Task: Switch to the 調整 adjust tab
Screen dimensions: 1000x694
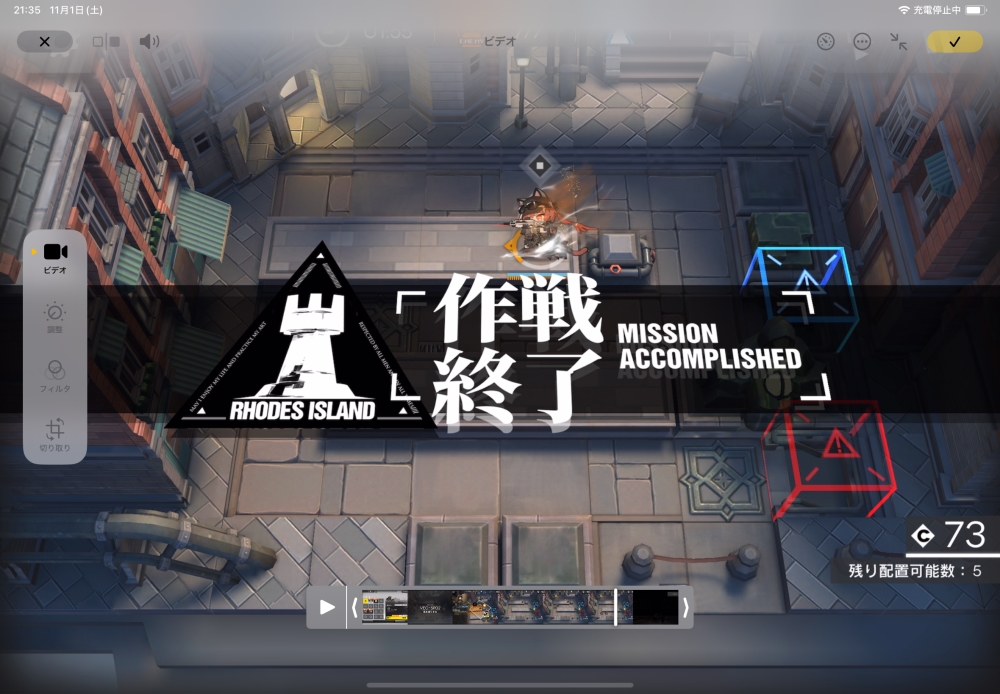Action: [55, 317]
